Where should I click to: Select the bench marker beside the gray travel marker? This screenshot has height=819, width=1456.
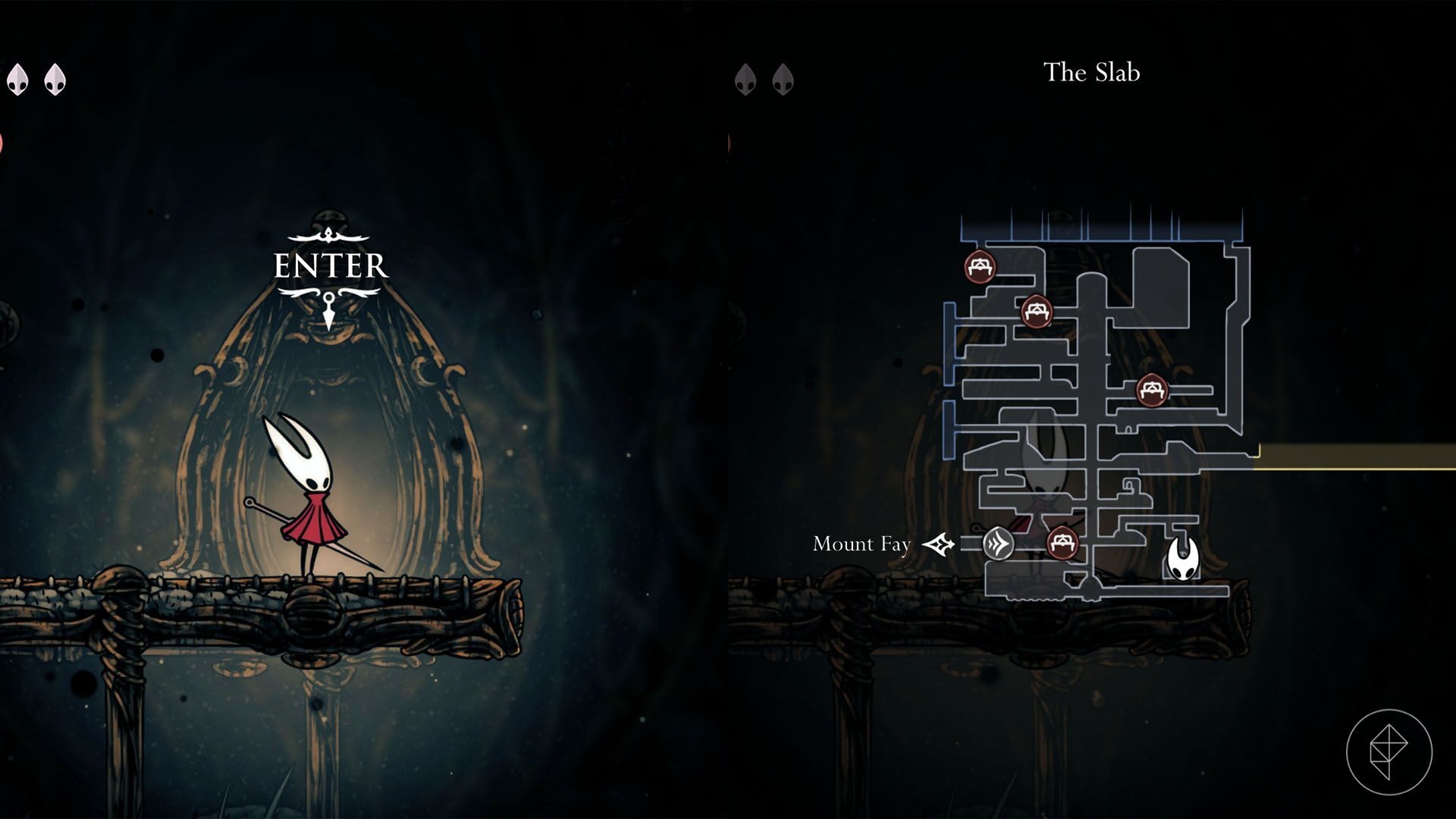click(1062, 543)
